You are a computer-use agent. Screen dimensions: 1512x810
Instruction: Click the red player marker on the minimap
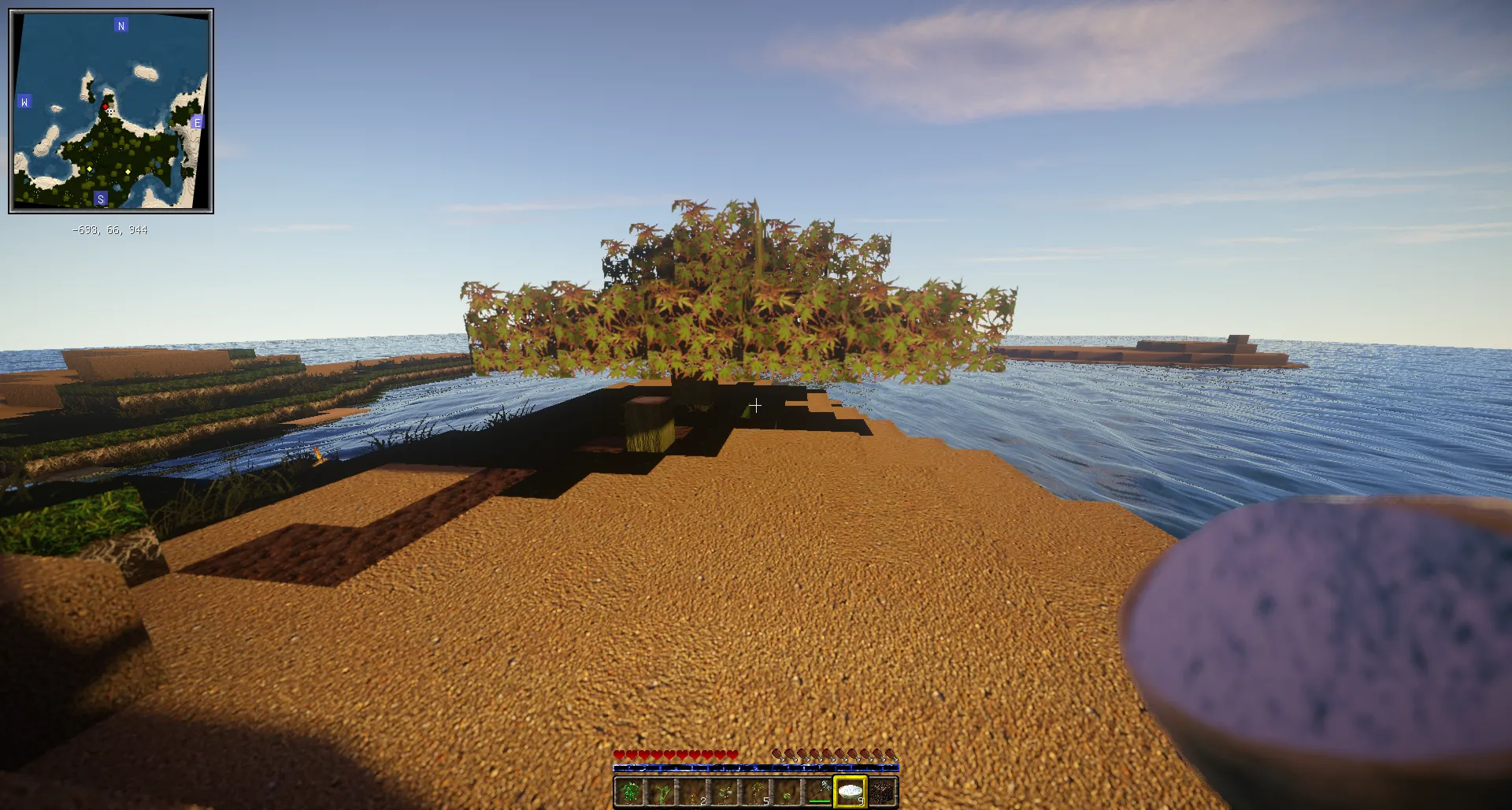105,106
